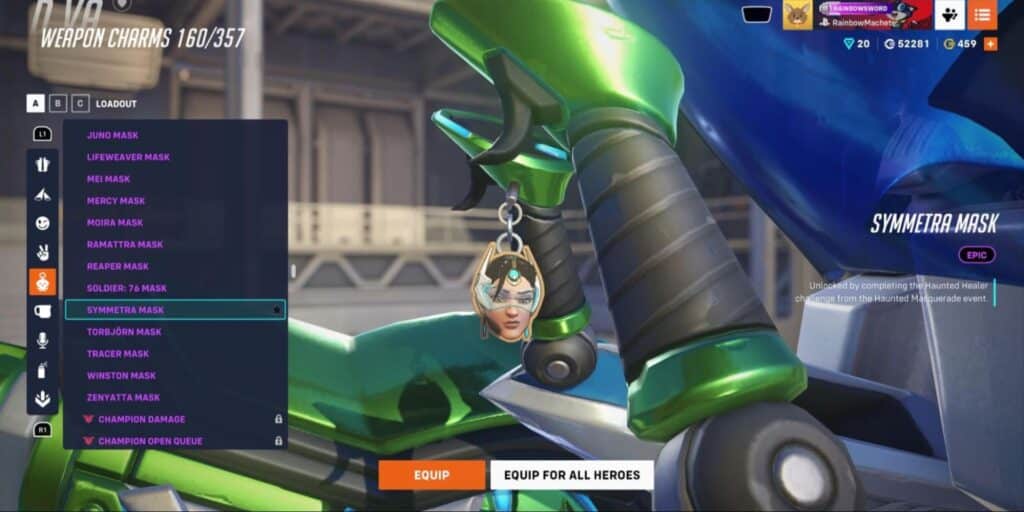Select the locked Champion Damage charm

[x=141, y=419]
